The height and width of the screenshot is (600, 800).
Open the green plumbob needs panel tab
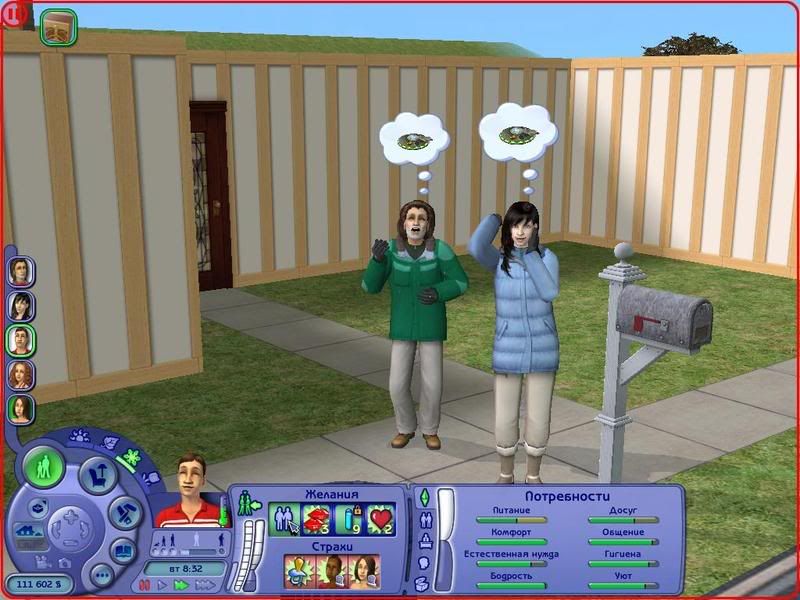tap(423, 497)
